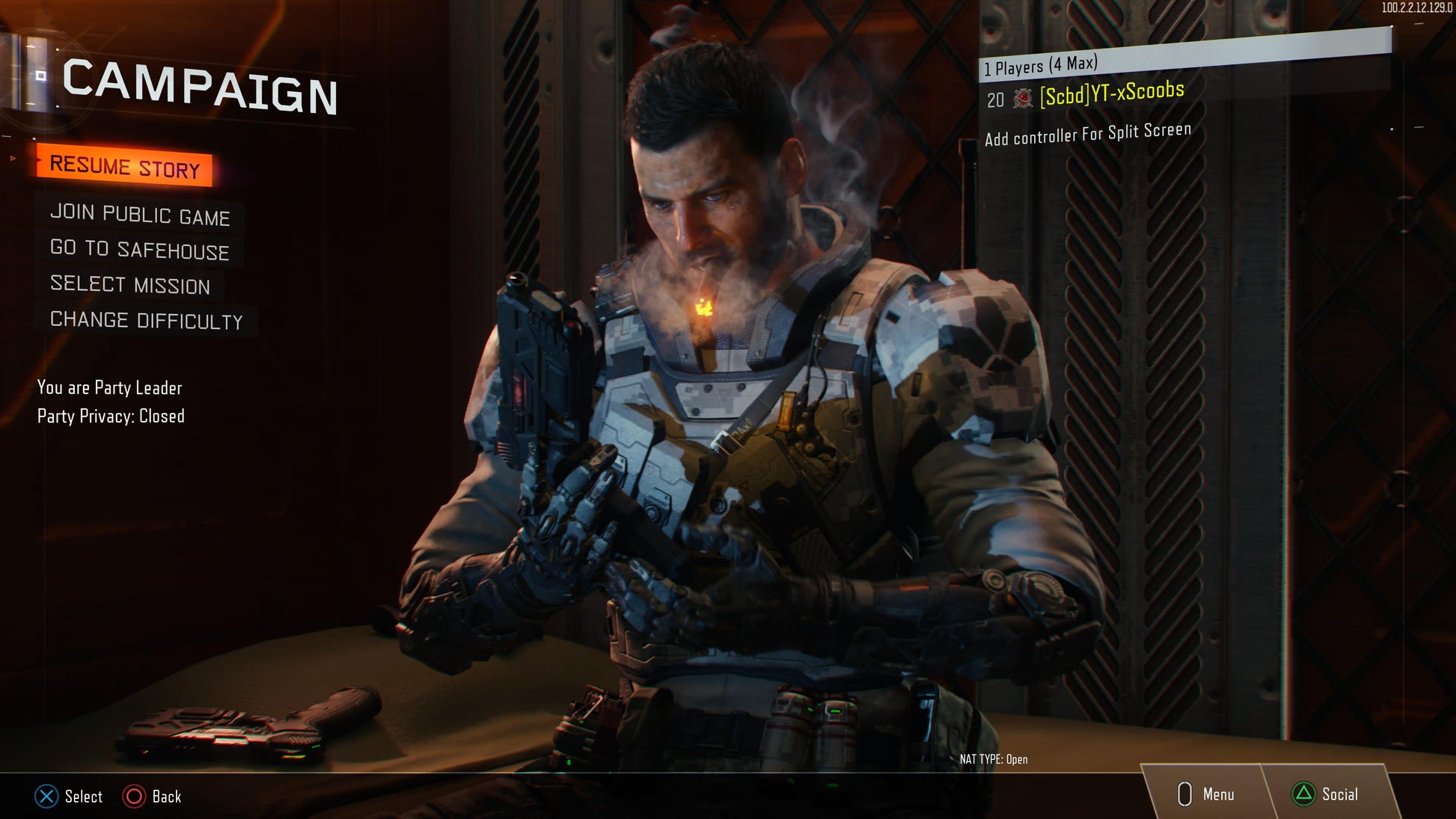The image size is (1456, 819).
Task: Choose Change Difficulty
Action: [147, 321]
